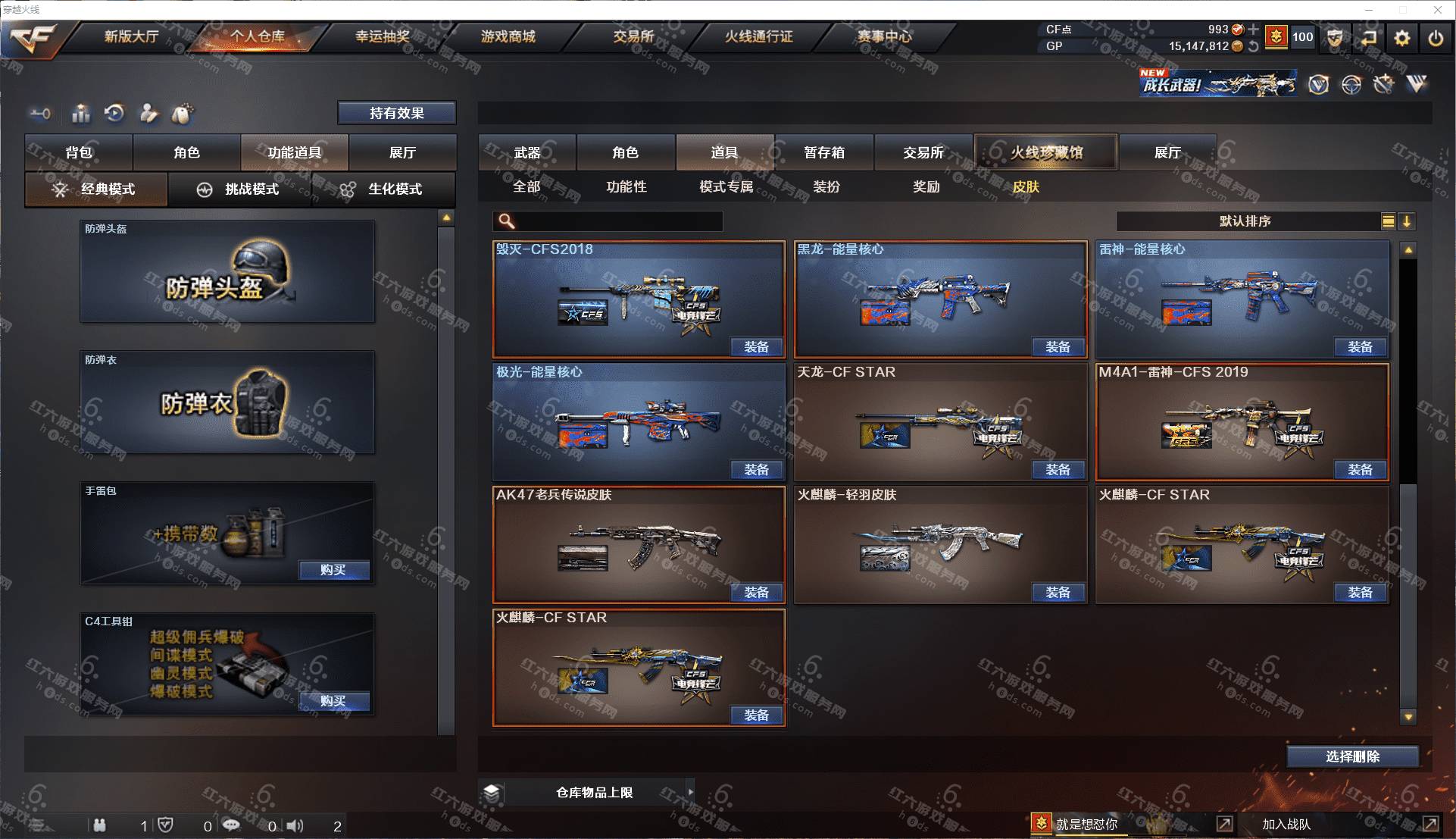Open the gear settings icon
The image size is (1456, 839).
pos(1401,38)
